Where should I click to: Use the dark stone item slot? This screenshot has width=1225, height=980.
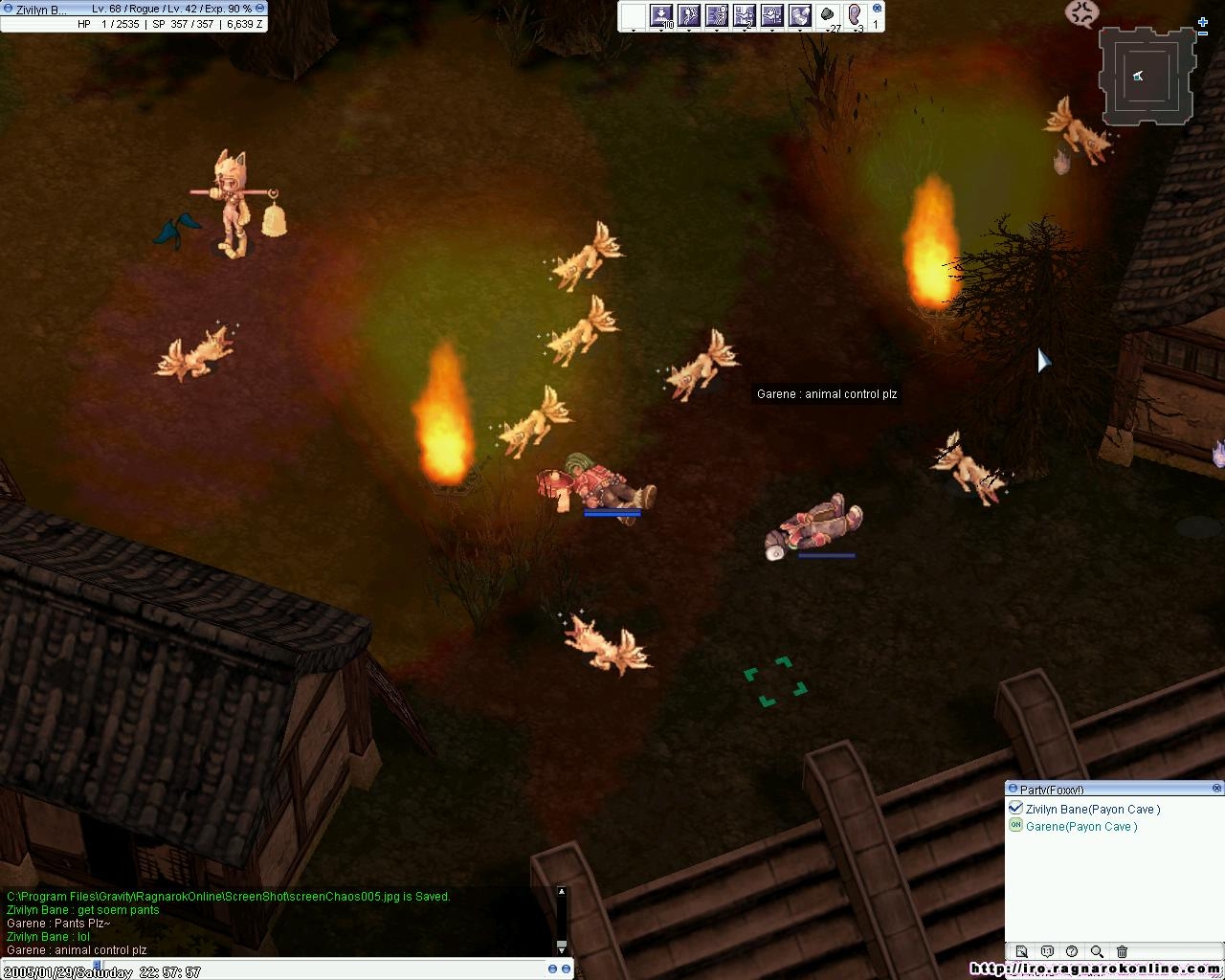828,15
